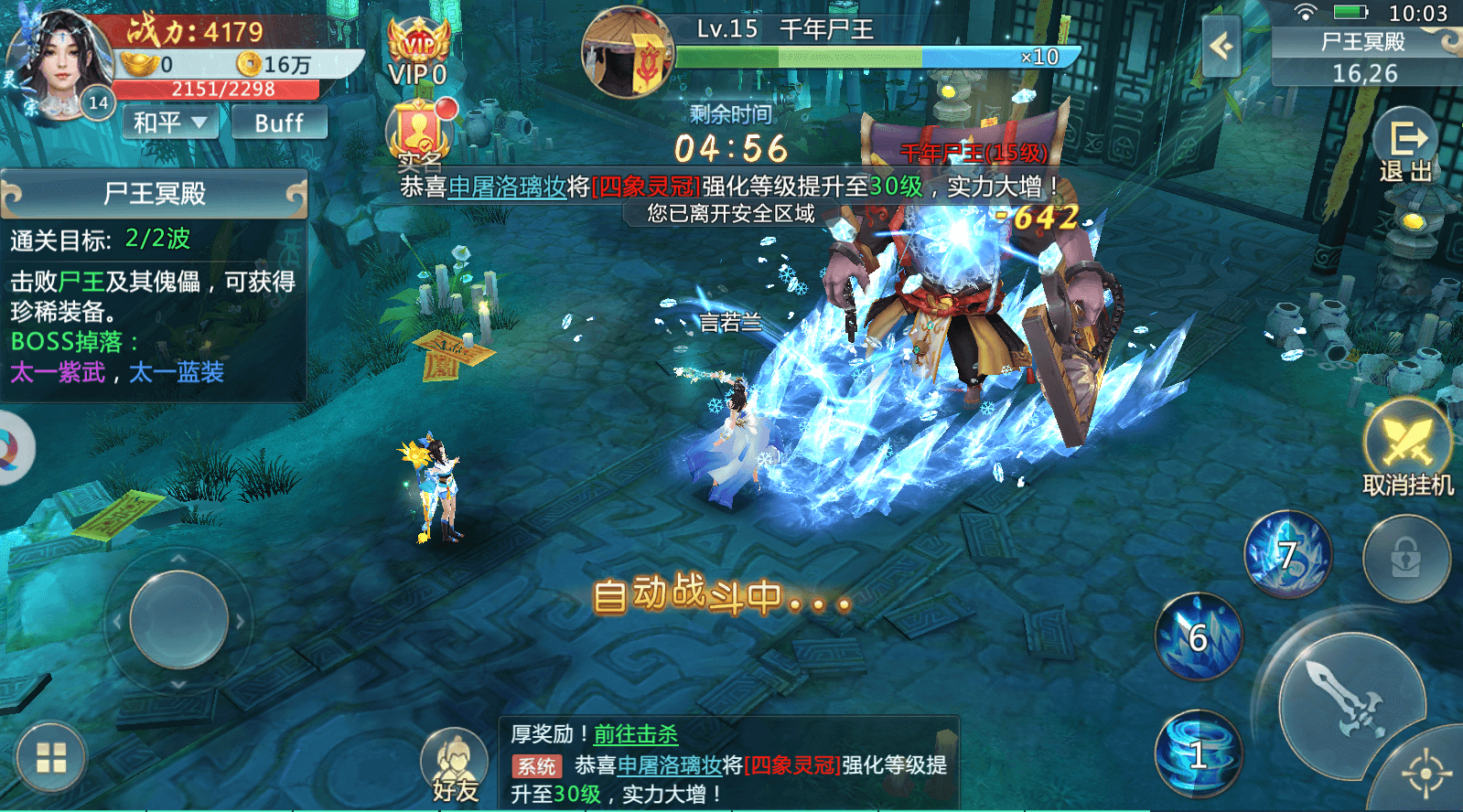Tap the locked skill slot
Viewport: 1463px width, 812px height.
(x=1406, y=558)
